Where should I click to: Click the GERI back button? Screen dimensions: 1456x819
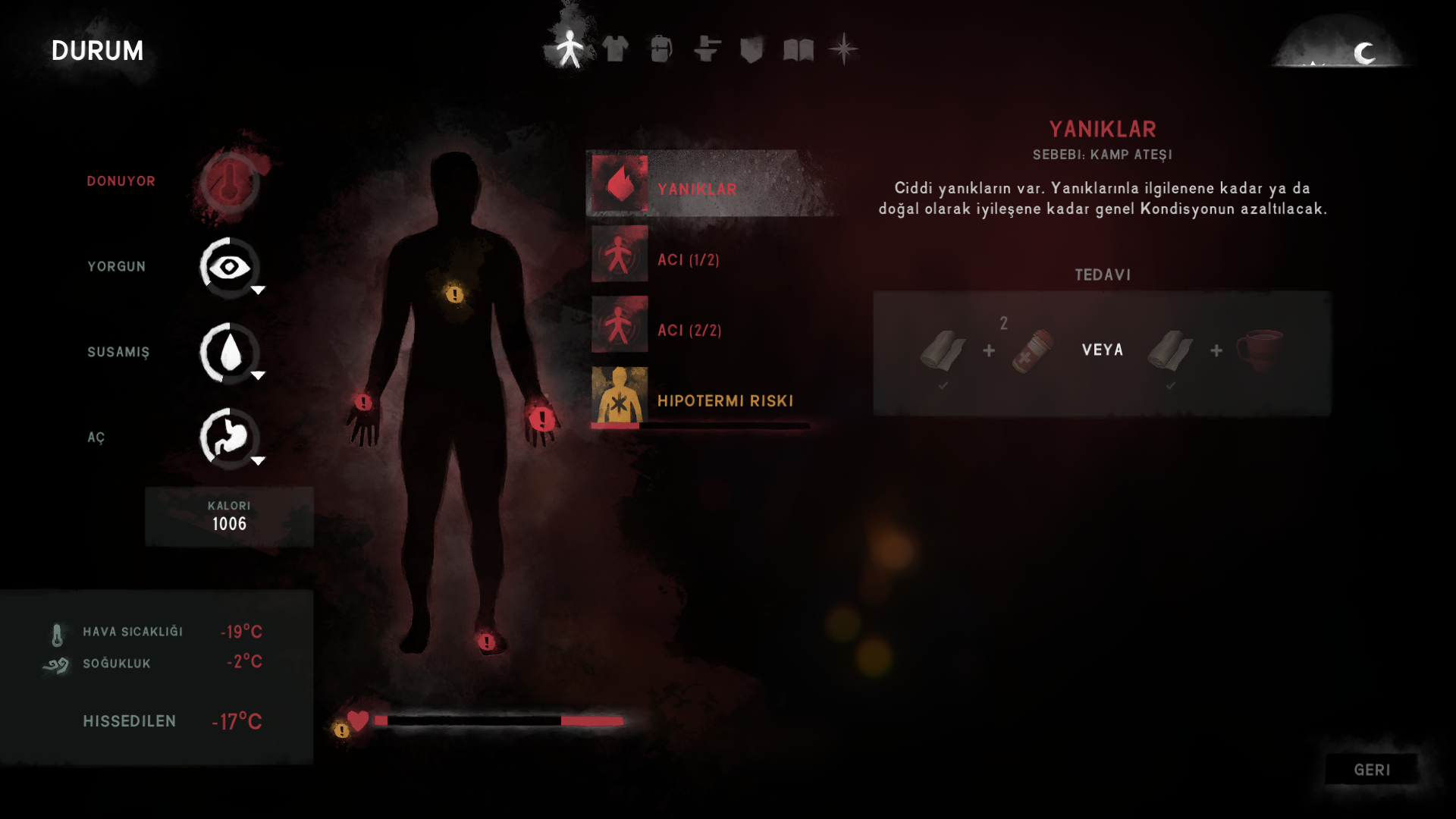pyautogui.click(x=1371, y=770)
